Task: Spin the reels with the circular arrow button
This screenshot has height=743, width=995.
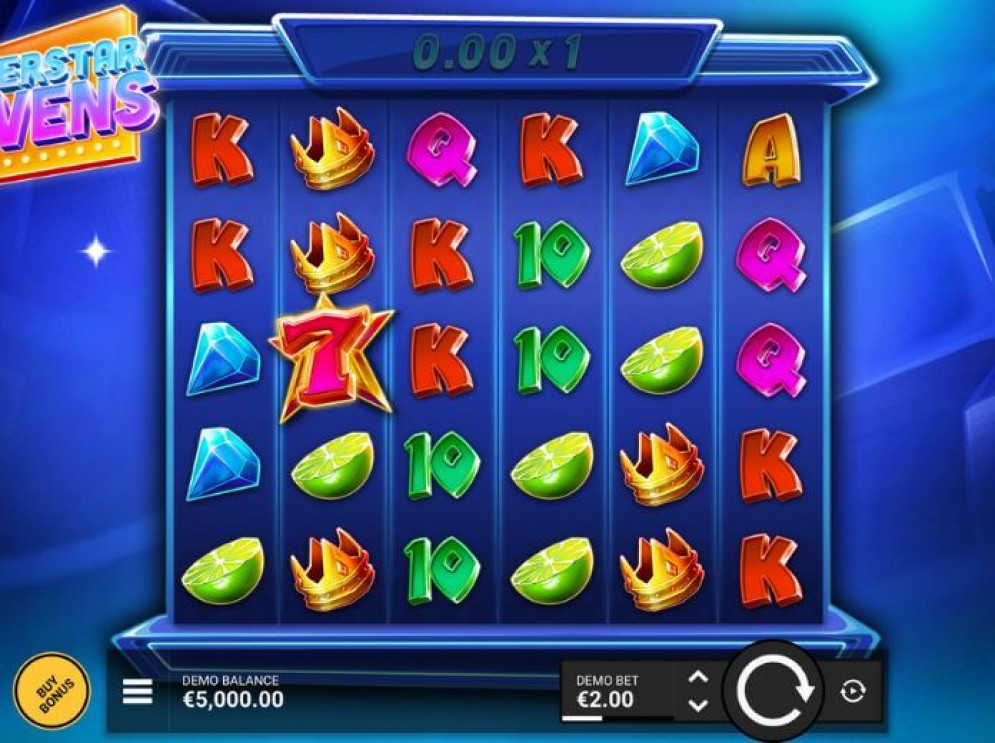Action: click(774, 690)
